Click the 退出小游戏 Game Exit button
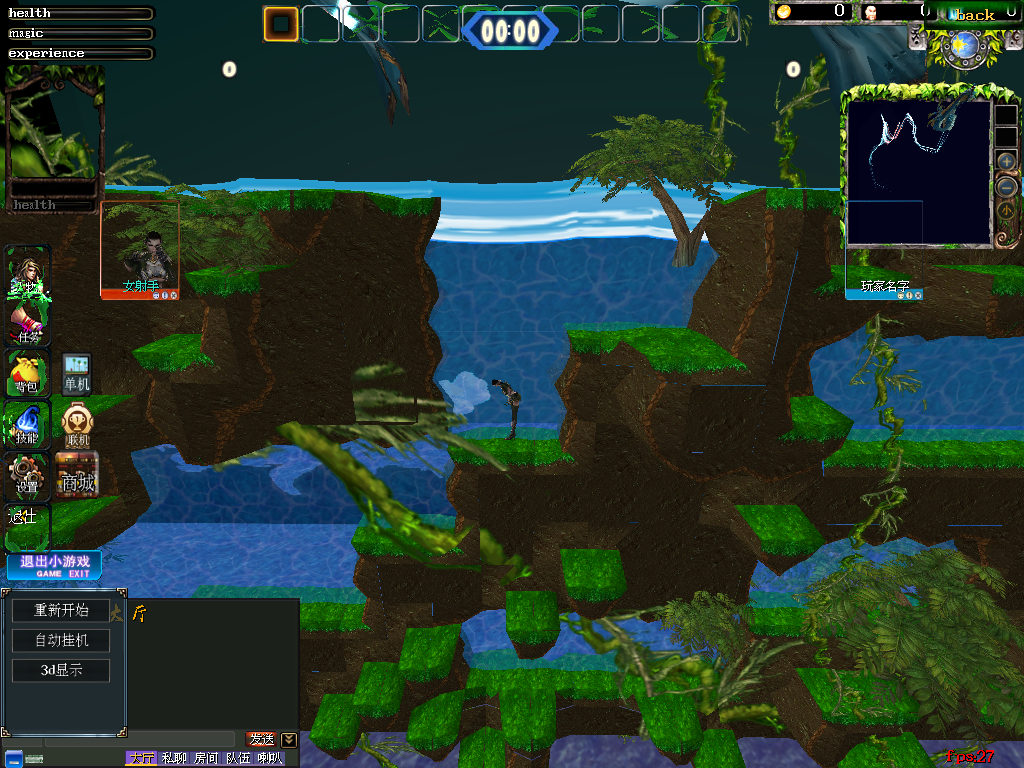Viewport: 1024px width, 768px height. 54,566
